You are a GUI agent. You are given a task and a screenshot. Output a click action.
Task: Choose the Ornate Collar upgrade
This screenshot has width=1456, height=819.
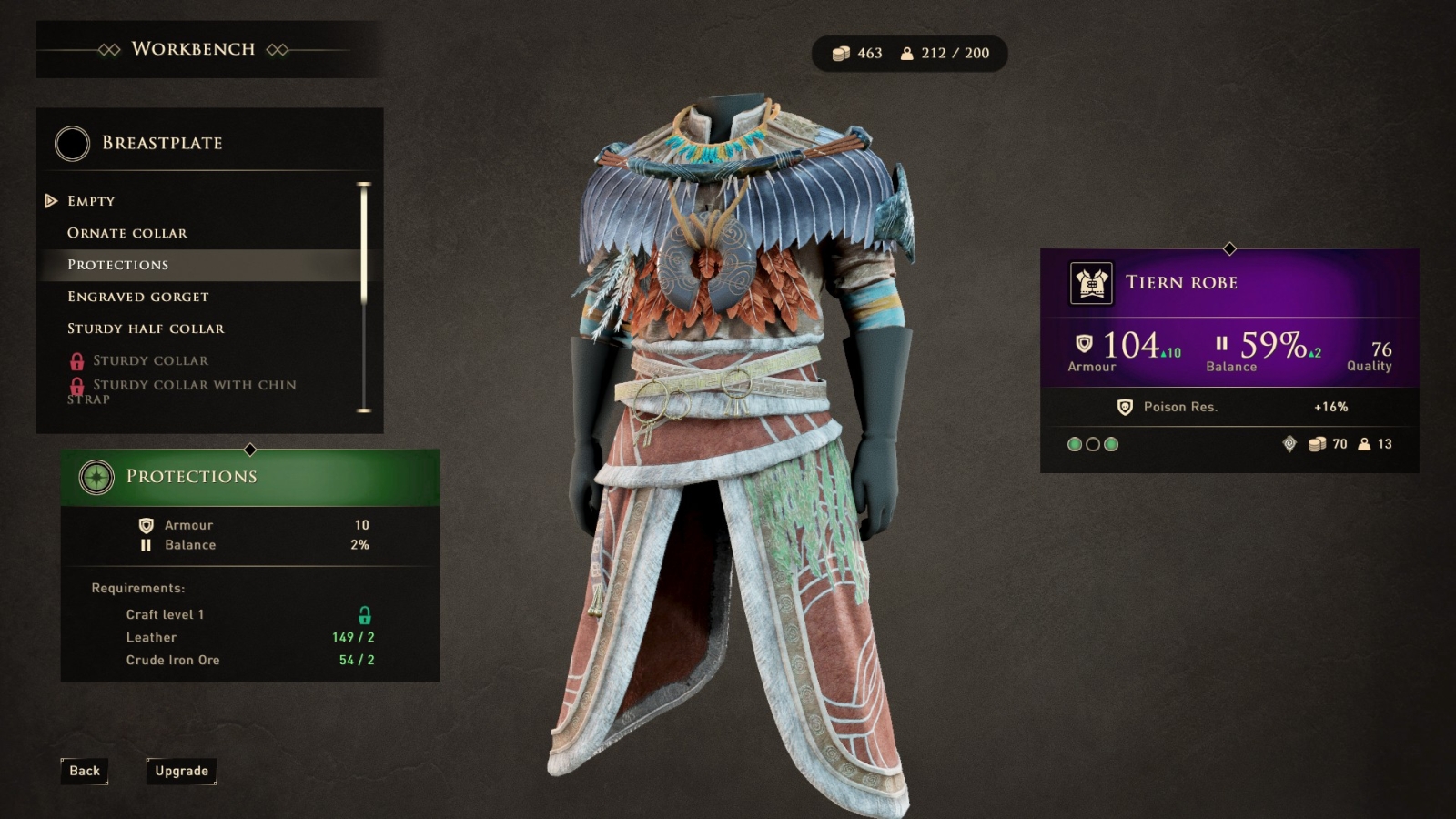tap(127, 233)
